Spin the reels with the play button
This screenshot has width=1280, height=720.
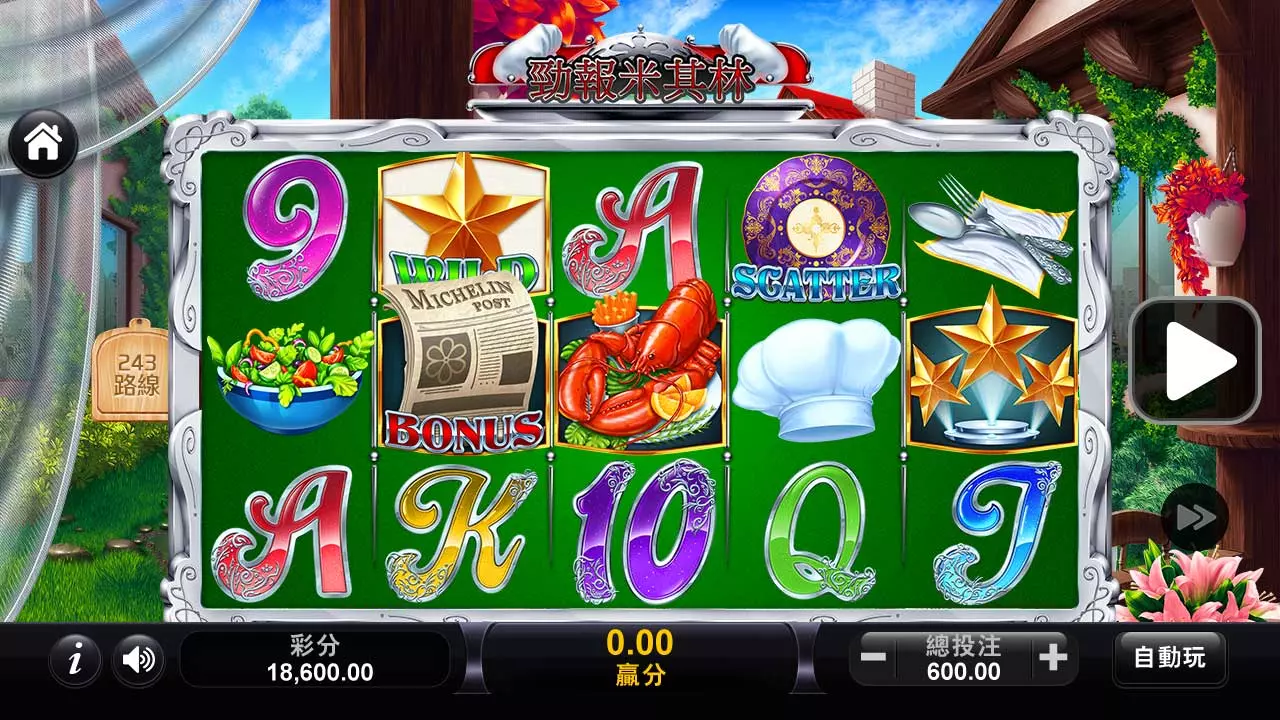(1194, 360)
